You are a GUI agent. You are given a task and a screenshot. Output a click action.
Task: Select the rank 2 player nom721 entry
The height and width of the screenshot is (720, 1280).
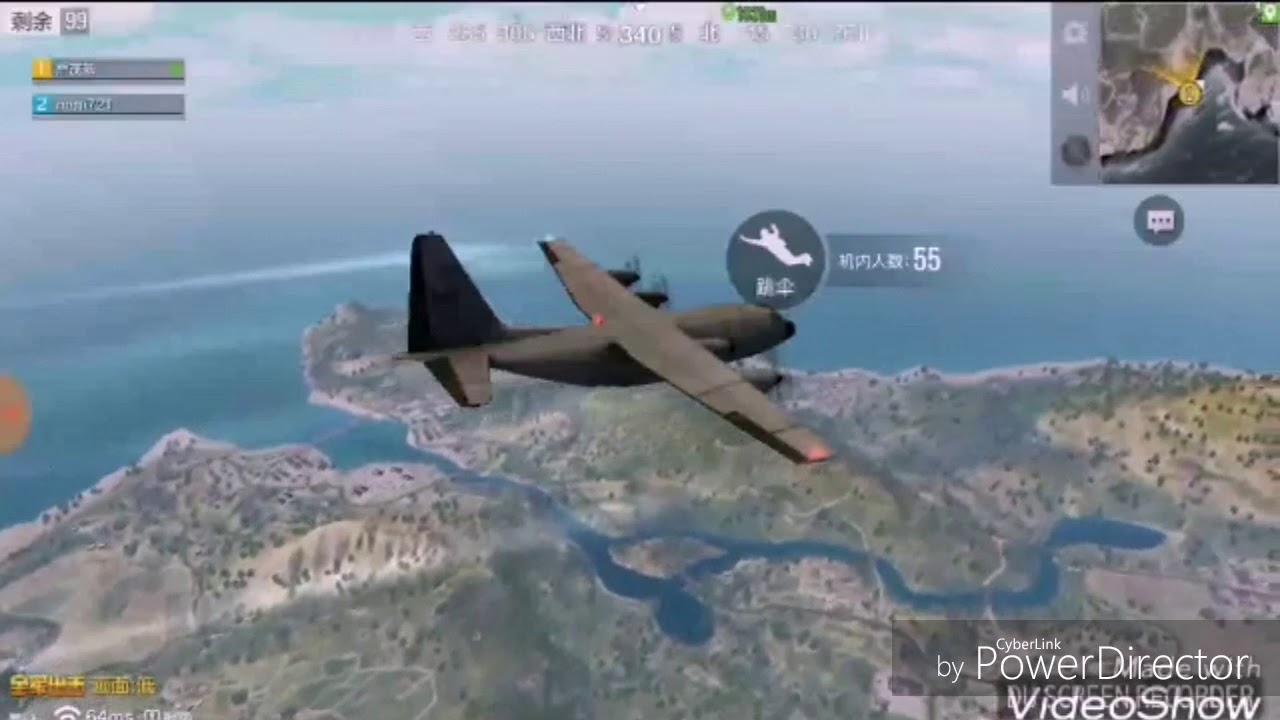tap(108, 105)
